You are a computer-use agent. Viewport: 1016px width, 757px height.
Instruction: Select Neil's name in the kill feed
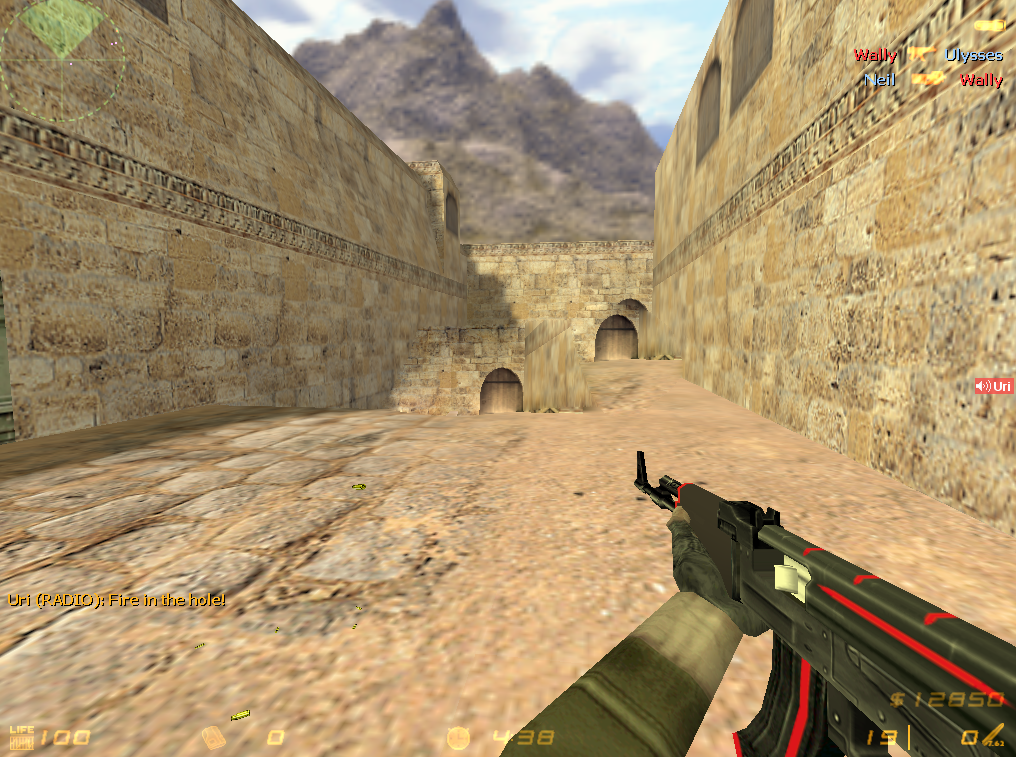coord(879,79)
